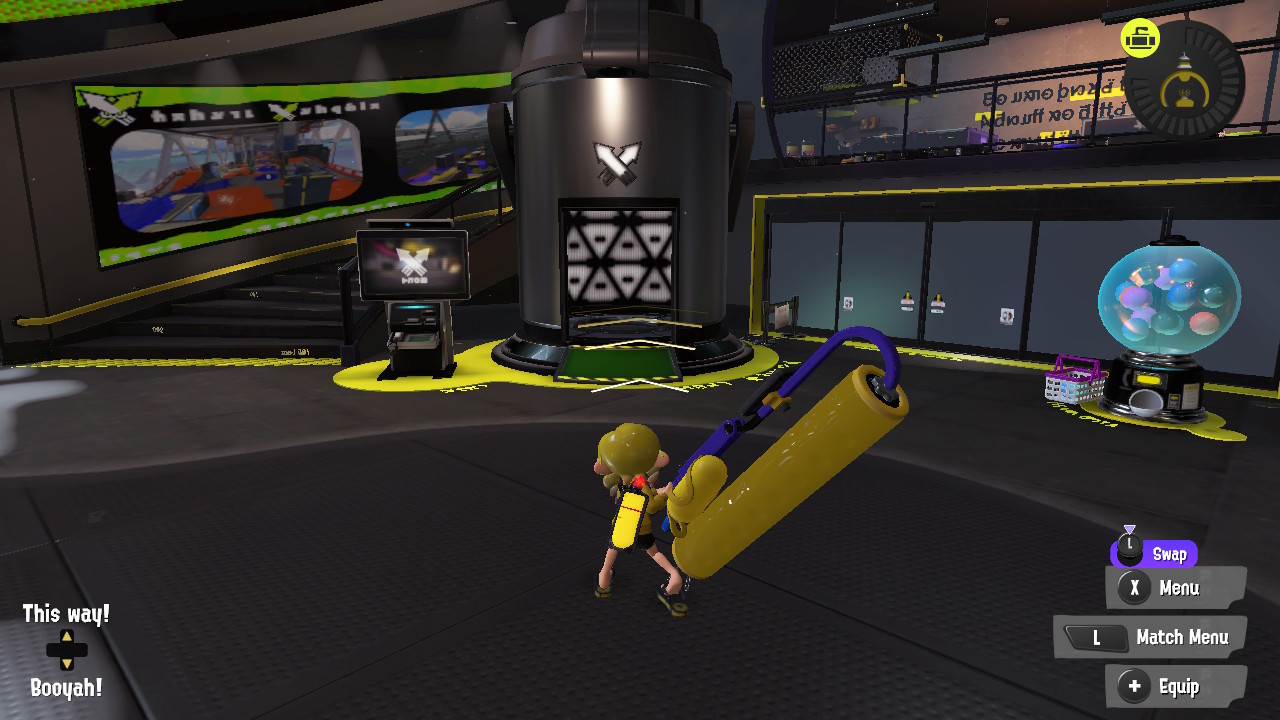This screenshot has height=720, width=1280.
Task: Click the X icon on the Menu prompt
Action: tap(1132, 589)
